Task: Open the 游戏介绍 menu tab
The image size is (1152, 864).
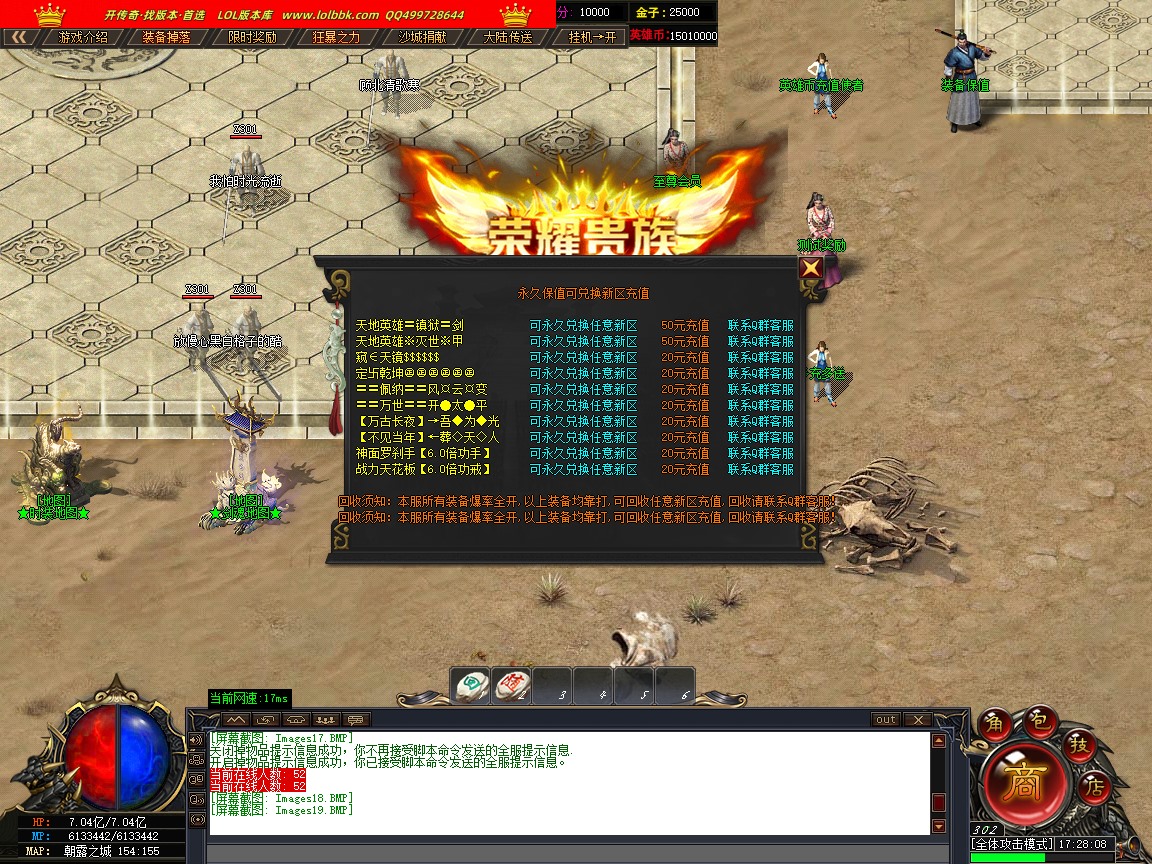Action: click(x=83, y=37)
